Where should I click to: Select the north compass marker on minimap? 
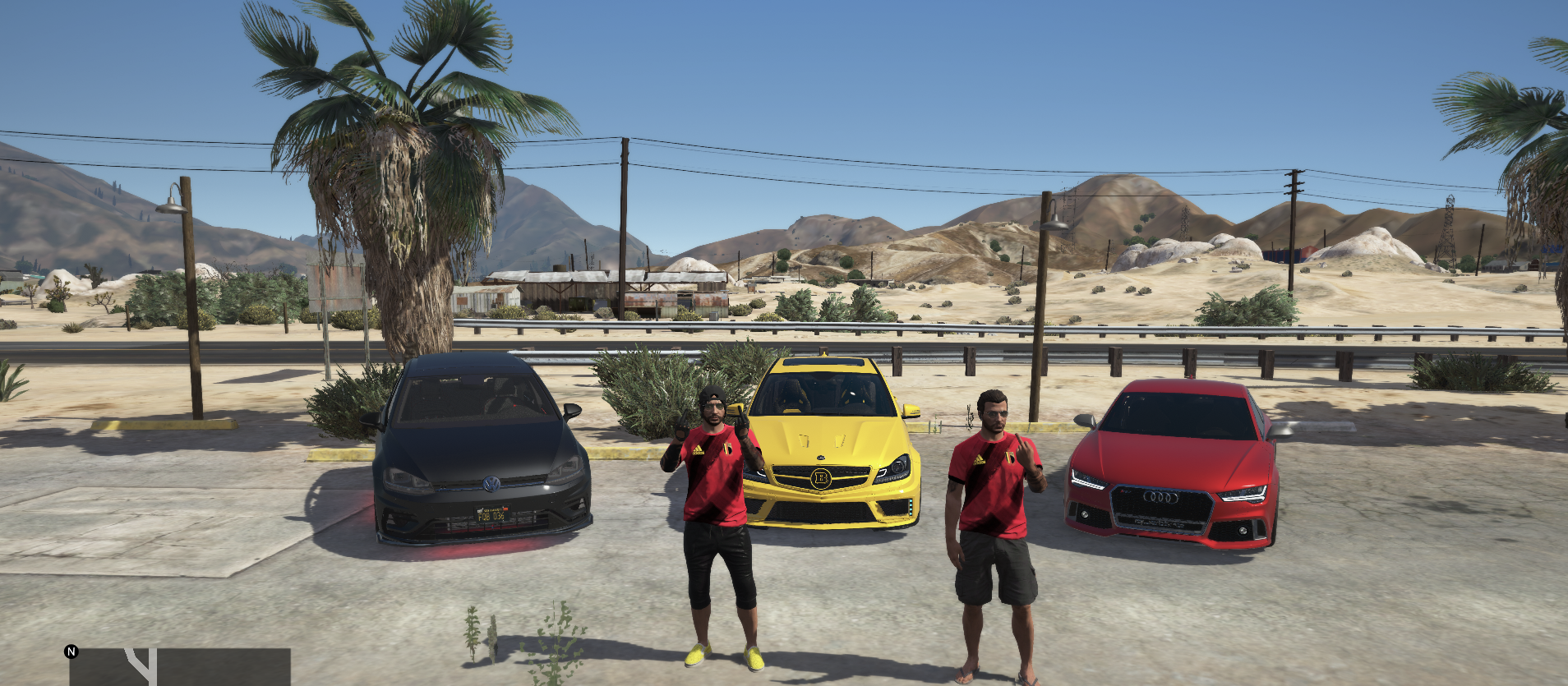[x=71, y=651]
